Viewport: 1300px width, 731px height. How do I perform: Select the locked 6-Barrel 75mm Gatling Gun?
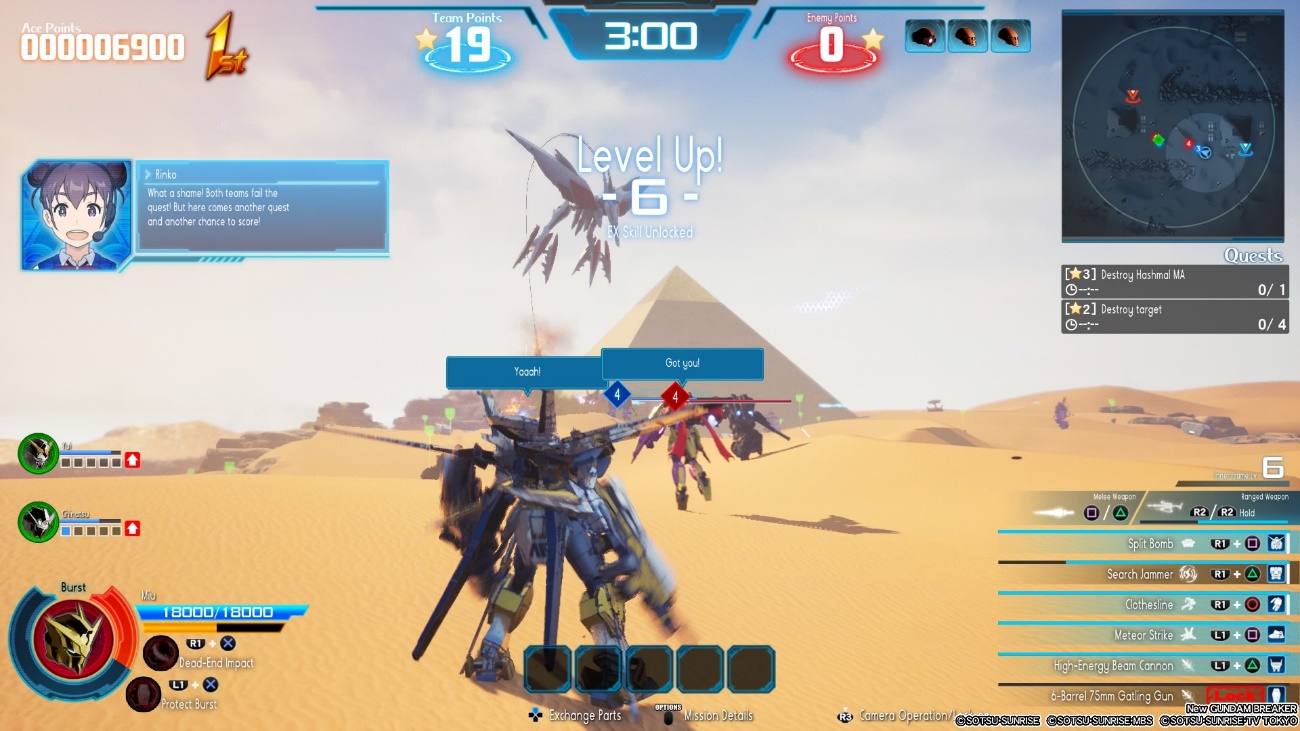click(x=1111, y=696)
